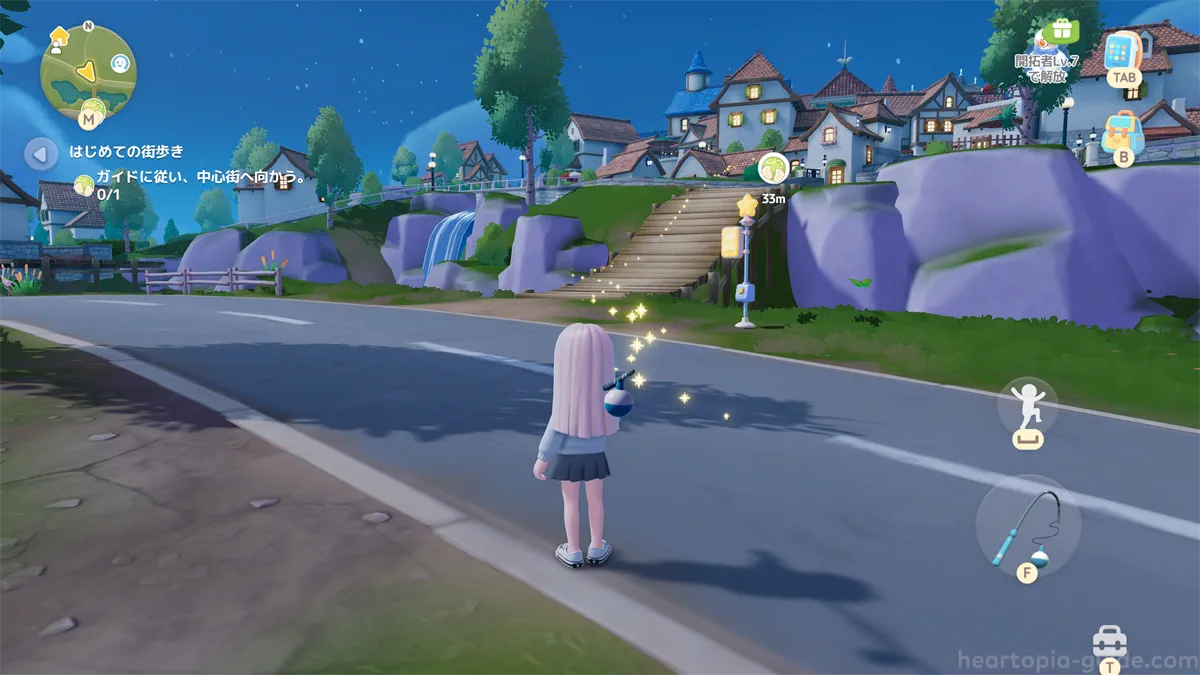Select the blue face marker on the minimap
Image resolution: width=1200 pixels, height=675 pixels.
(121, 64)
